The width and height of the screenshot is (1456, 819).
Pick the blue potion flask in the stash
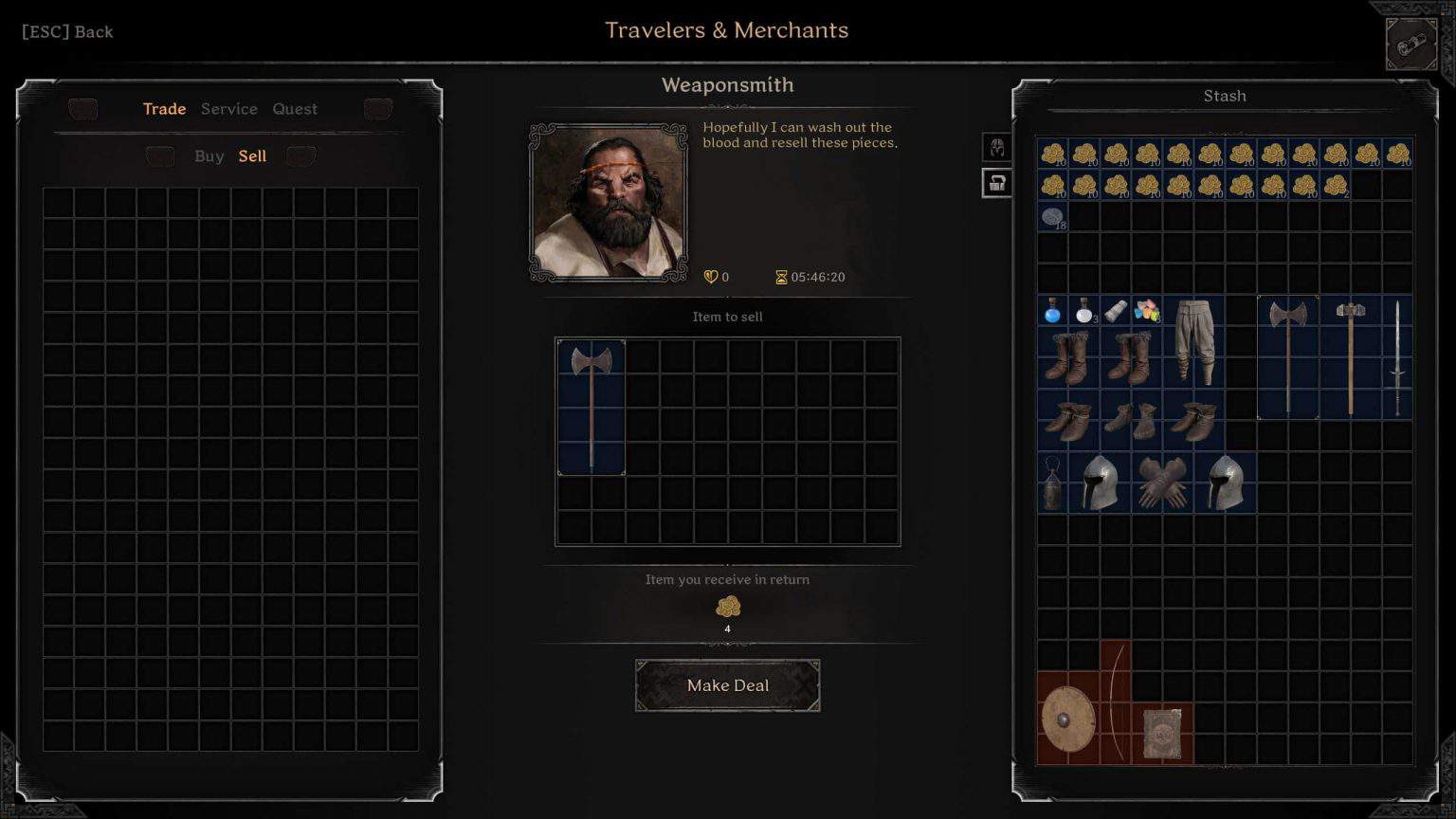point(1053,311)
